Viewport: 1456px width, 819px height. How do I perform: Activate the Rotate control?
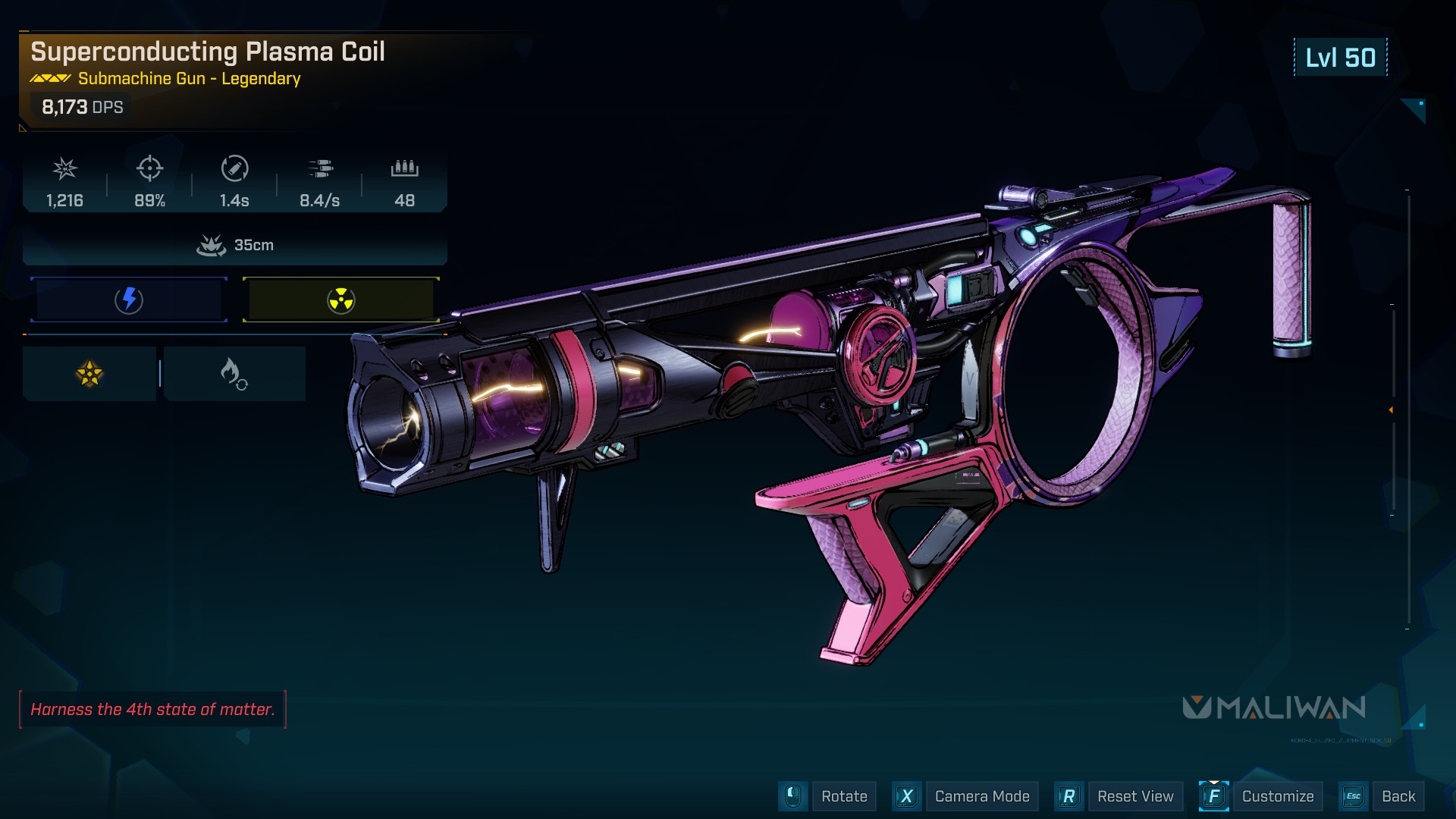point(843,796)
